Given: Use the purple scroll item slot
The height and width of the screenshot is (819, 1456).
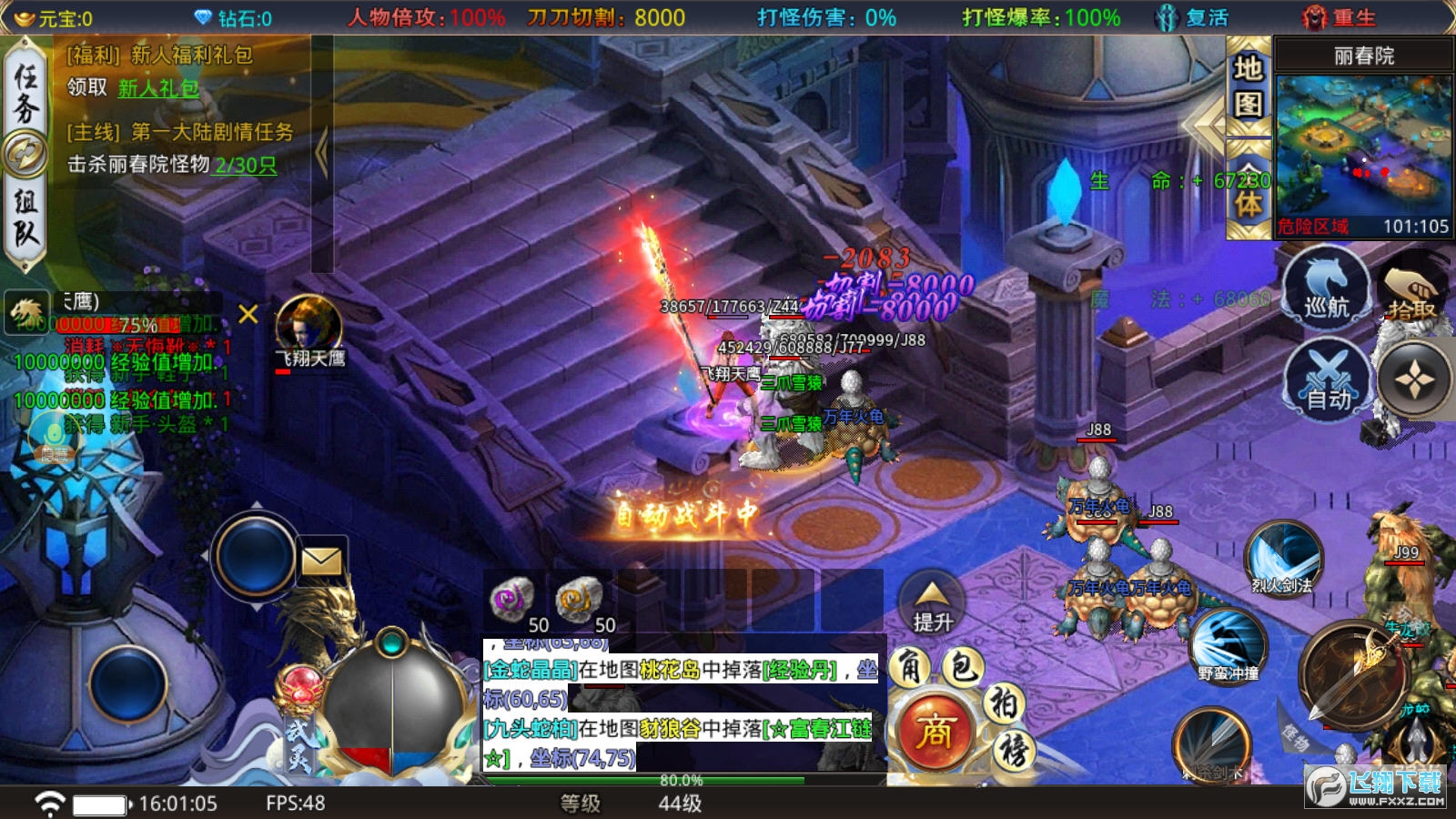Looking at the screenshot, I should [511, 601].
